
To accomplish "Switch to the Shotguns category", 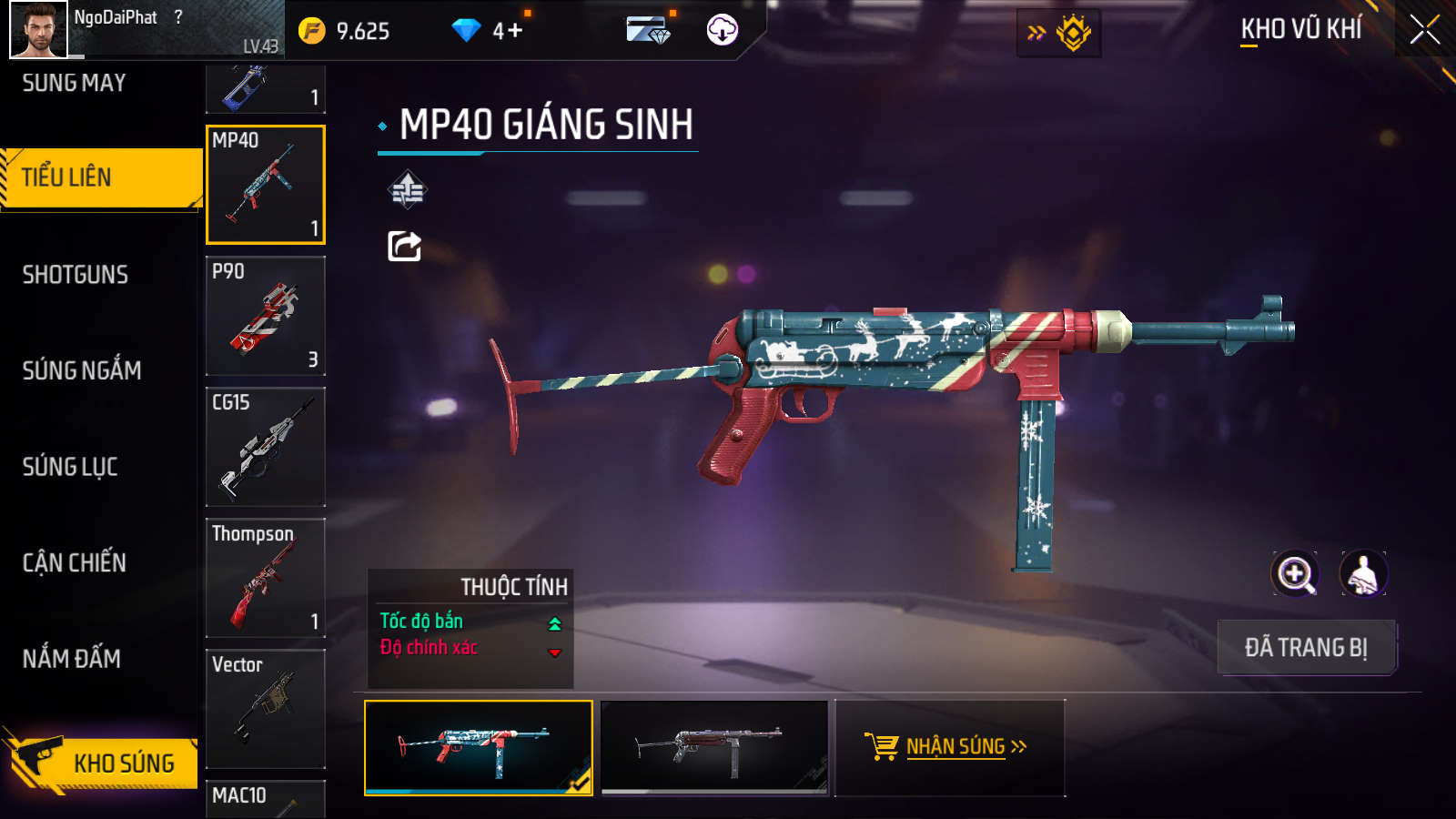I will 76,275.
